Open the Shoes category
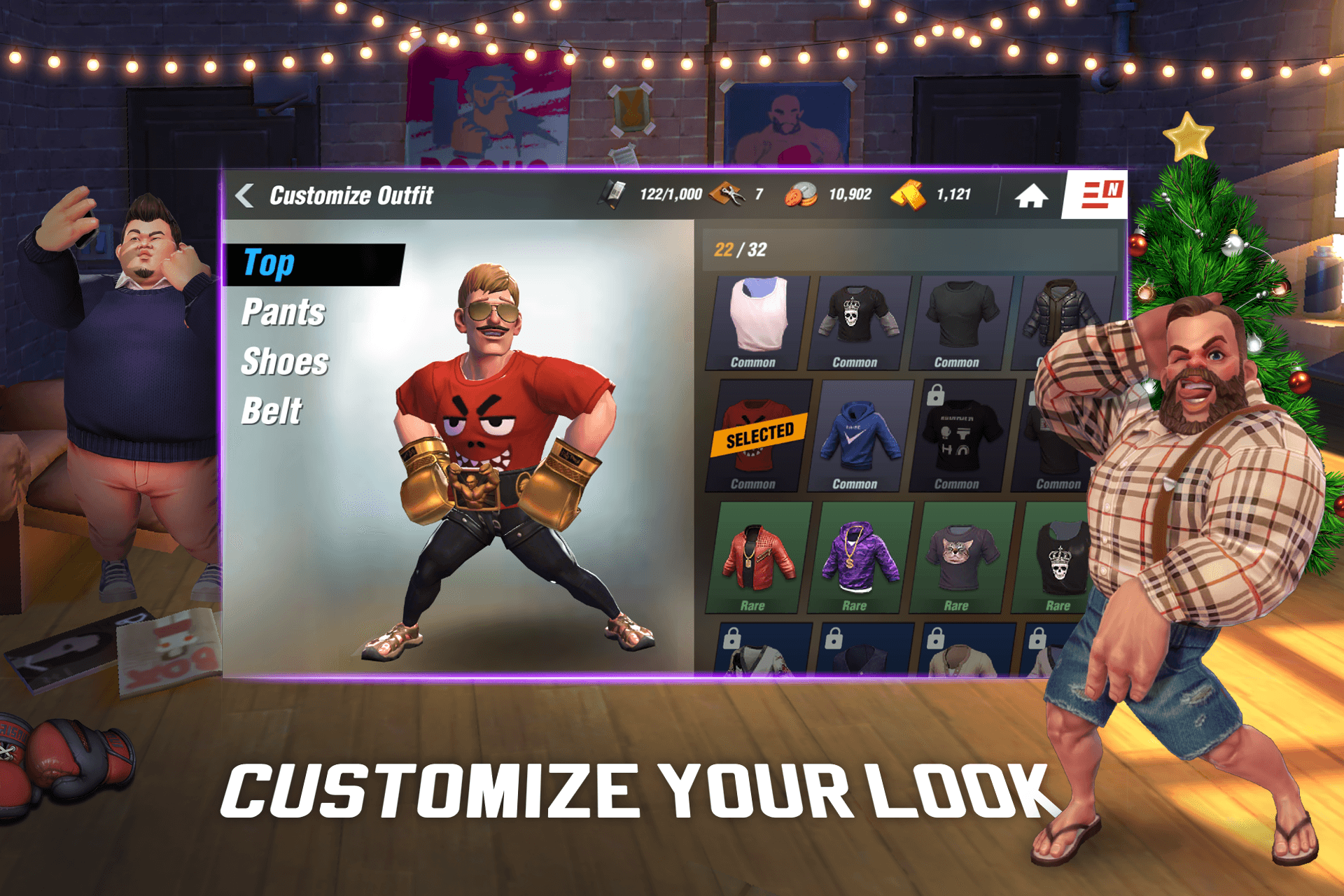Image resolution: width=1344 pixels, height=896 pixels. pos(283,362)
